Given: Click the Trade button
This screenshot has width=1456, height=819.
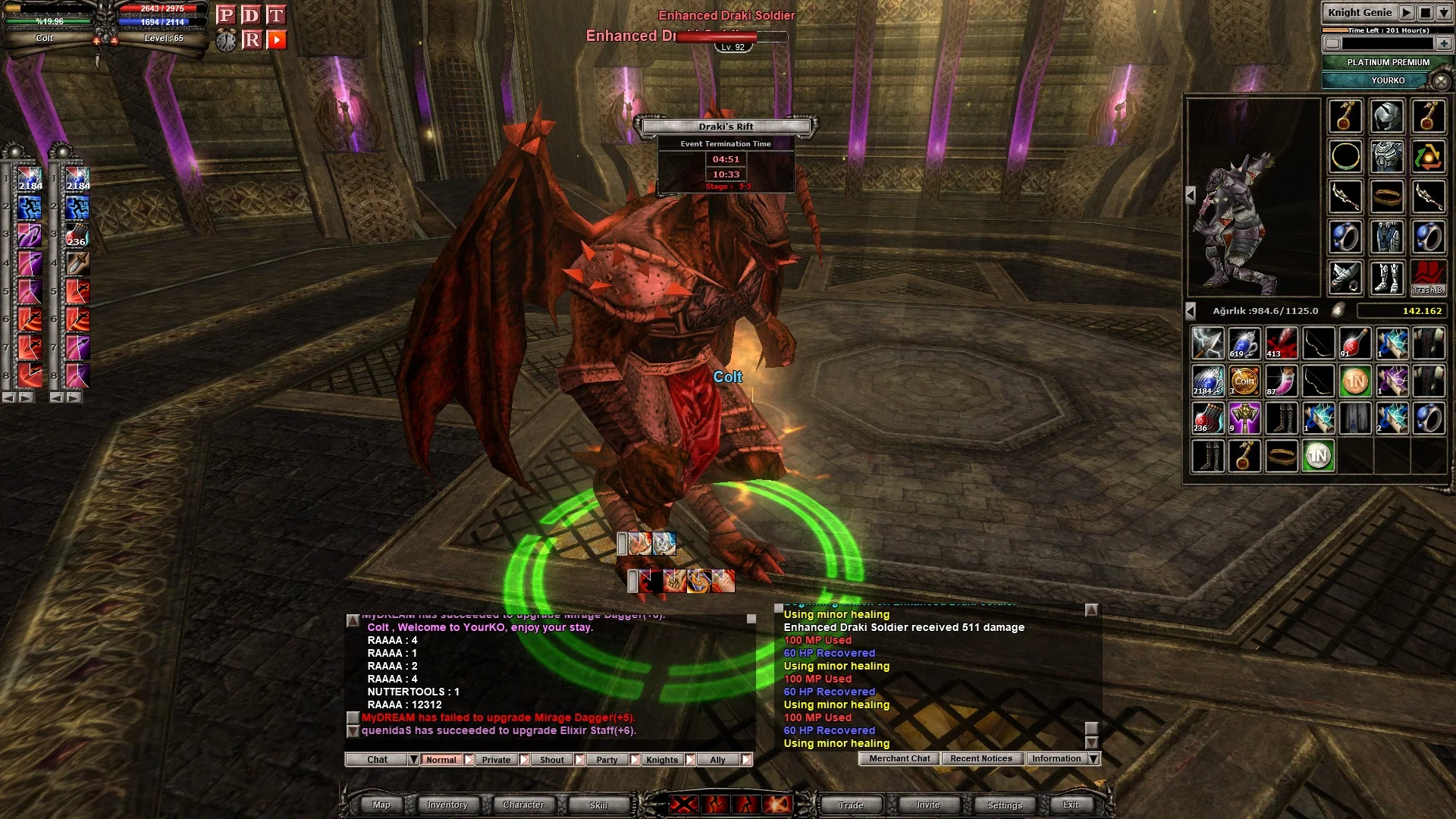Looking at the screenshot, I should pos(851,805).
